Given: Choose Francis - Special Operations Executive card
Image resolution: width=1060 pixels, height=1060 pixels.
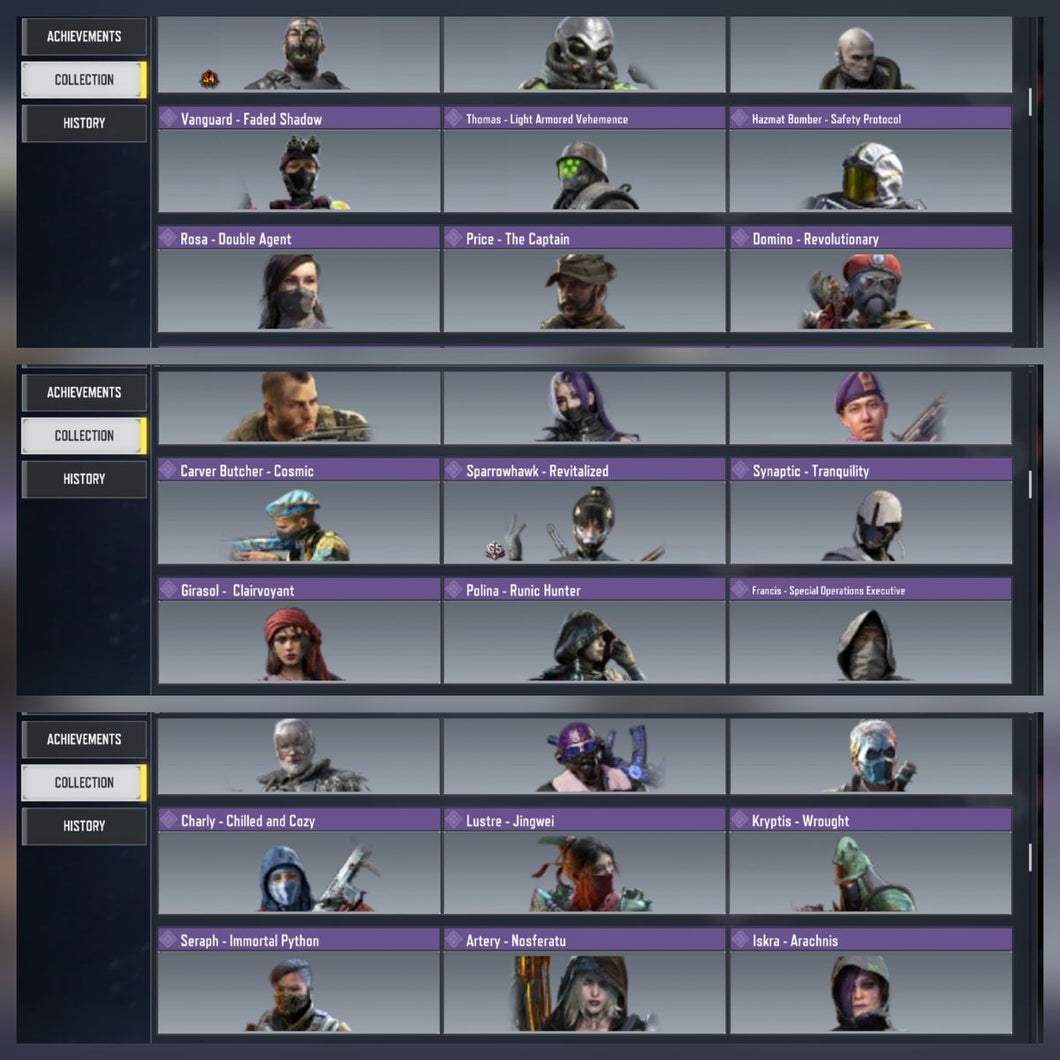Looking at the screenshot, I should 870,641.
